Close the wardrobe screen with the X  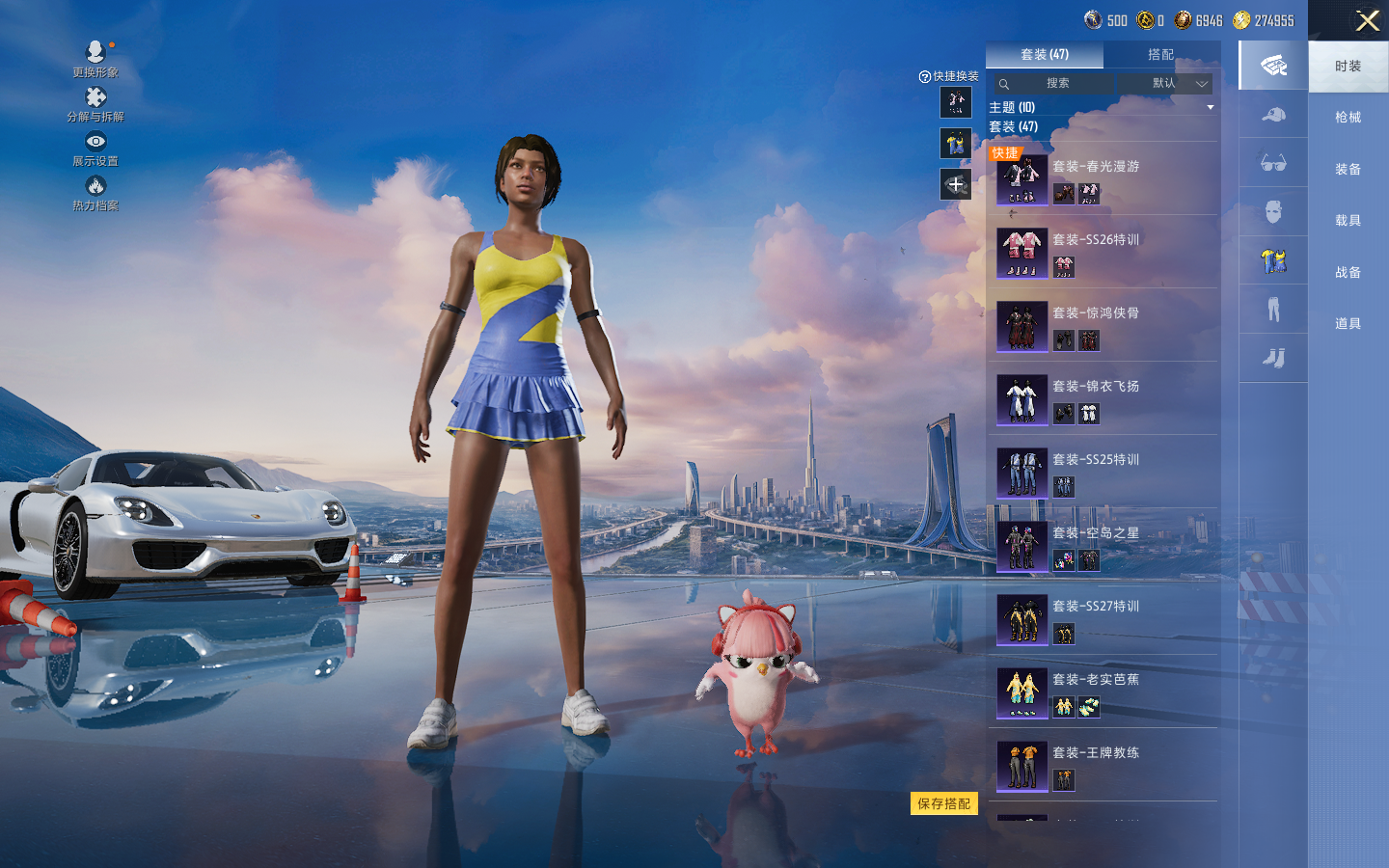point(1367,21)
